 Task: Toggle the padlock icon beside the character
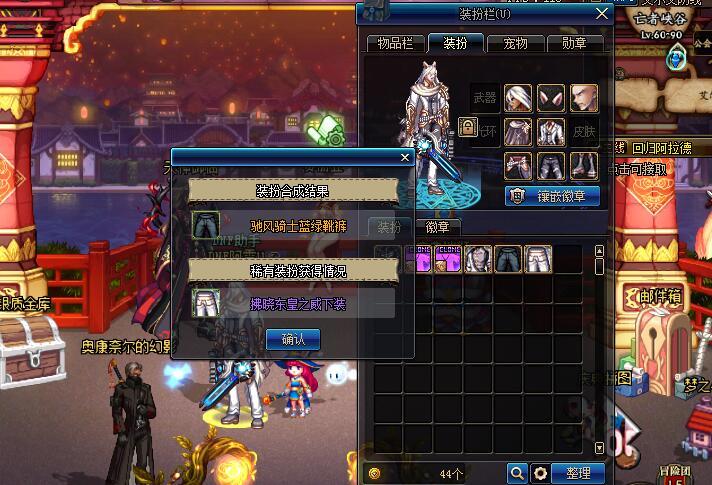(467, 127)
